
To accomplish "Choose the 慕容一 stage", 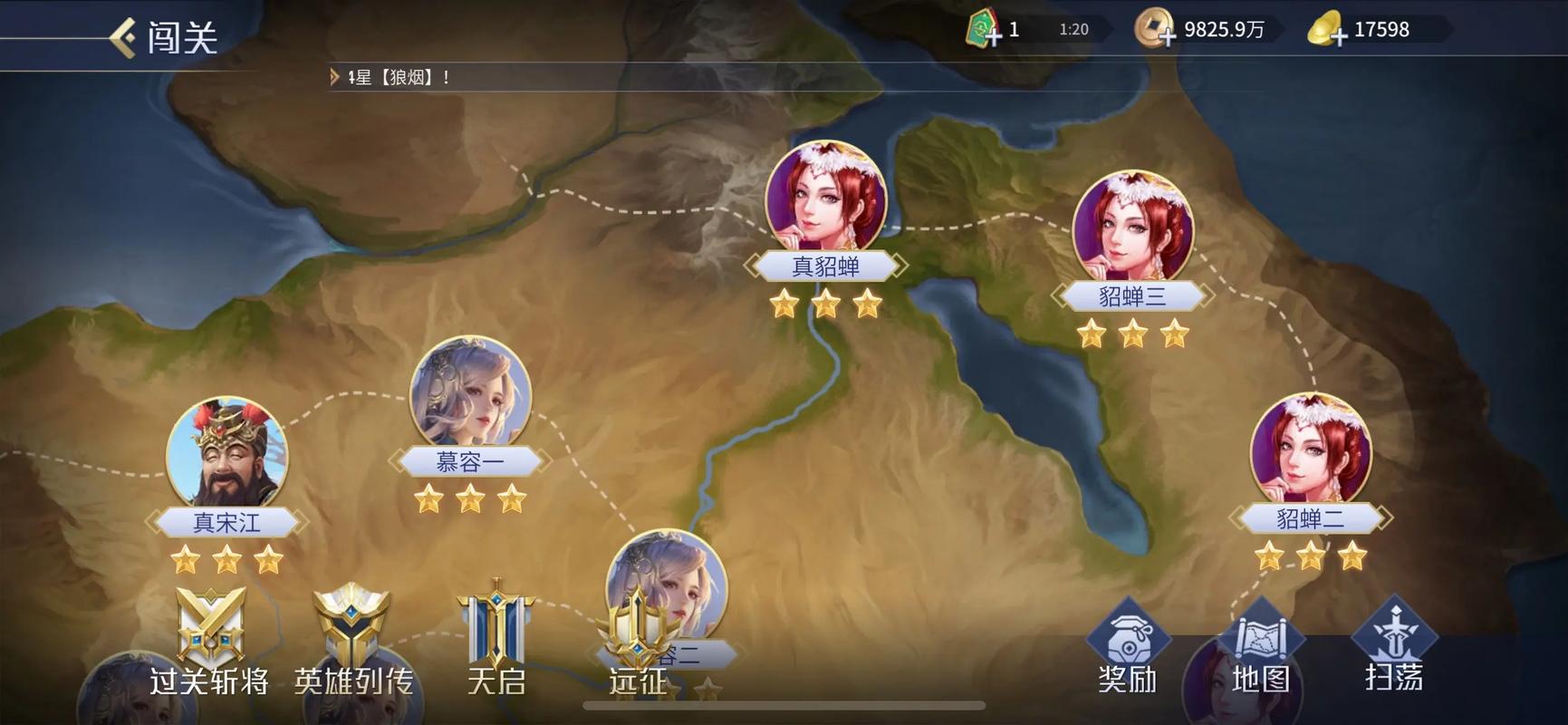I will pos(470,395).
